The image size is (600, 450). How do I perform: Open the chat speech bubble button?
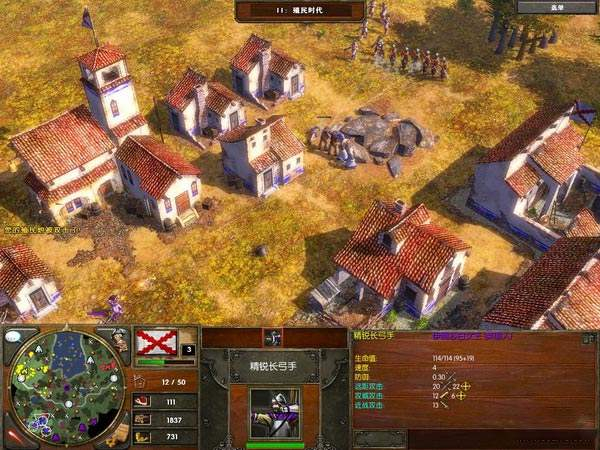click(x=15, y=337)
